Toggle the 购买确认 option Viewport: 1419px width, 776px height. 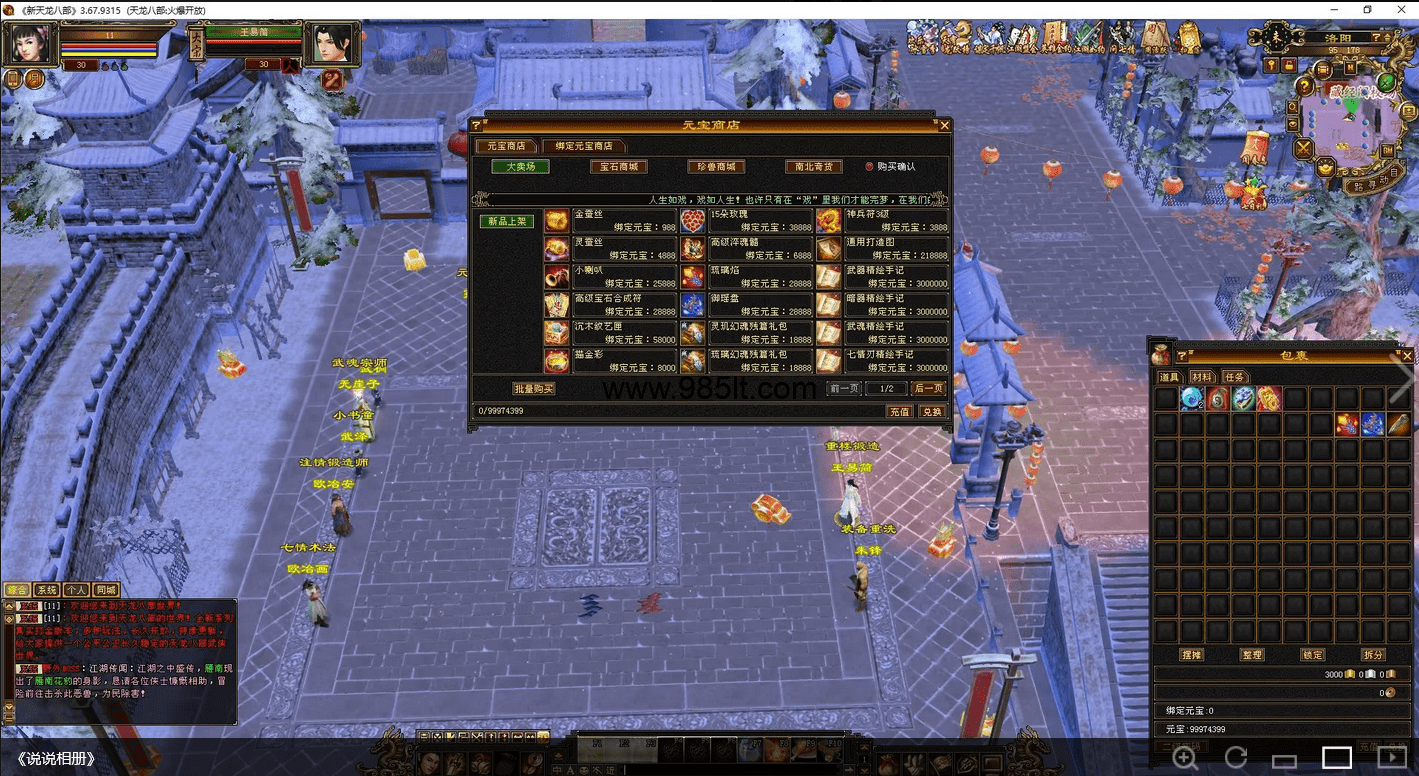(869, 167)
